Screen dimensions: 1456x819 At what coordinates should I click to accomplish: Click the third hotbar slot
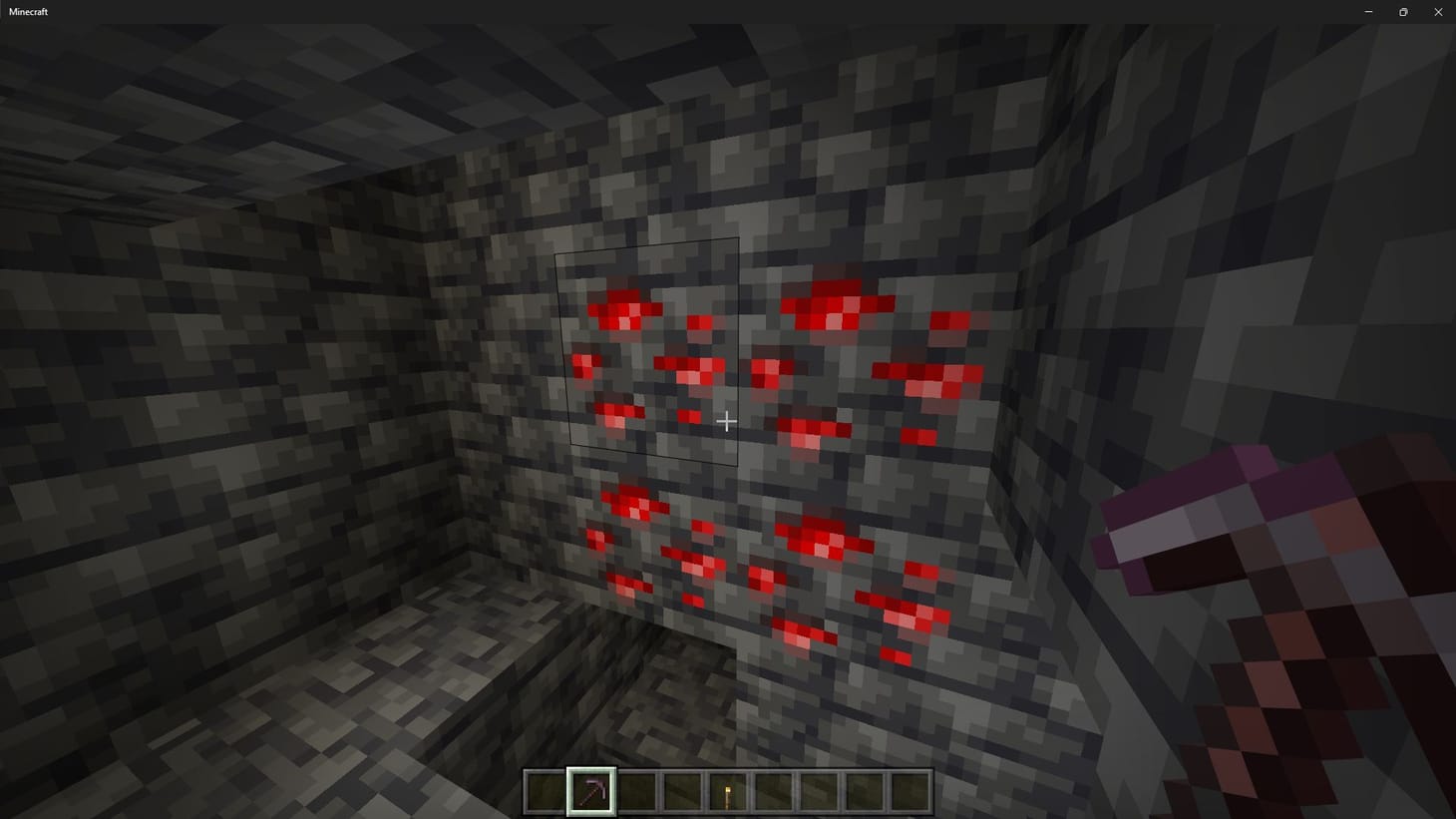(635, 791)
